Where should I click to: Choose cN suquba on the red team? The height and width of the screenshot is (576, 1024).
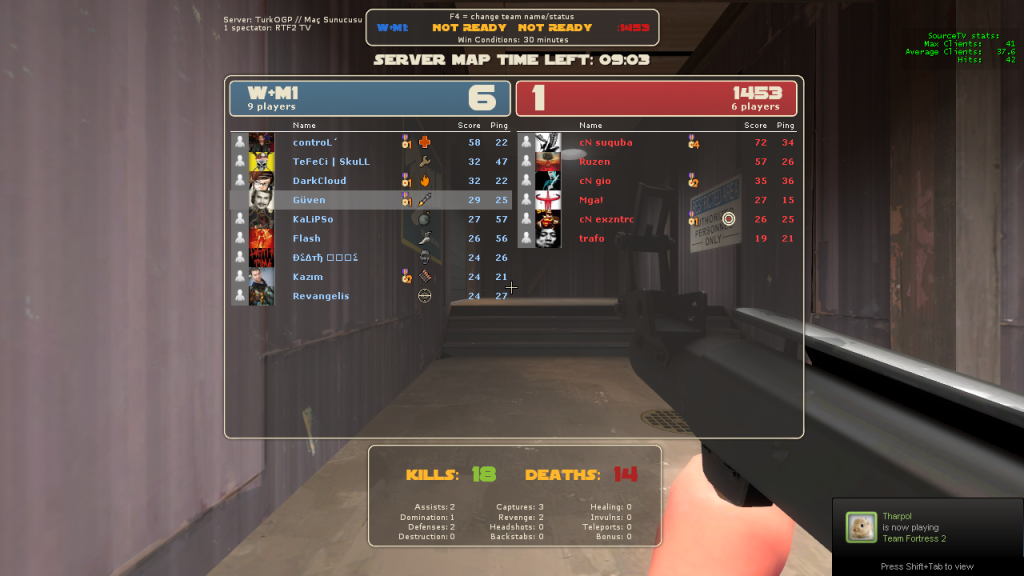(605, 142)
